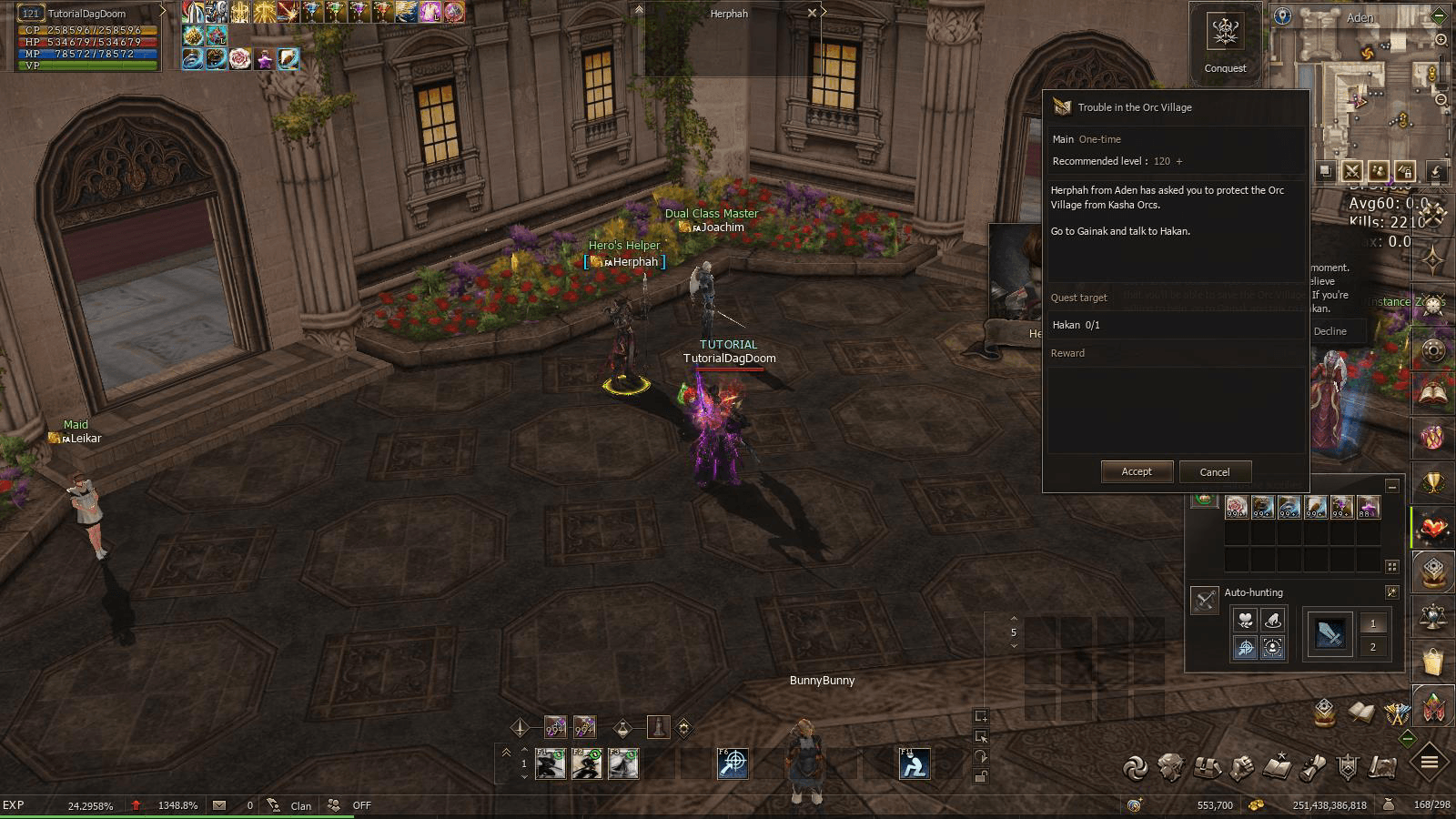Screen dimensions: 1456x819
Task: Cancel the quest dialog
Action: pyautogui.click(x=1214, y=471)
